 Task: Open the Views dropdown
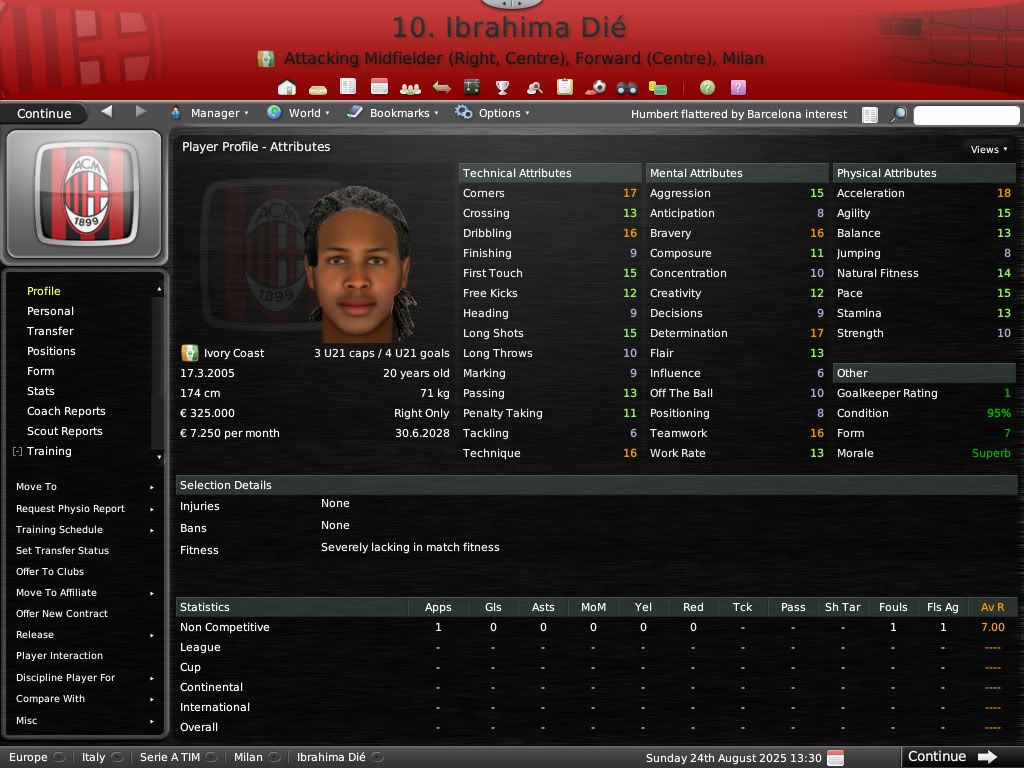coord(989,149)
